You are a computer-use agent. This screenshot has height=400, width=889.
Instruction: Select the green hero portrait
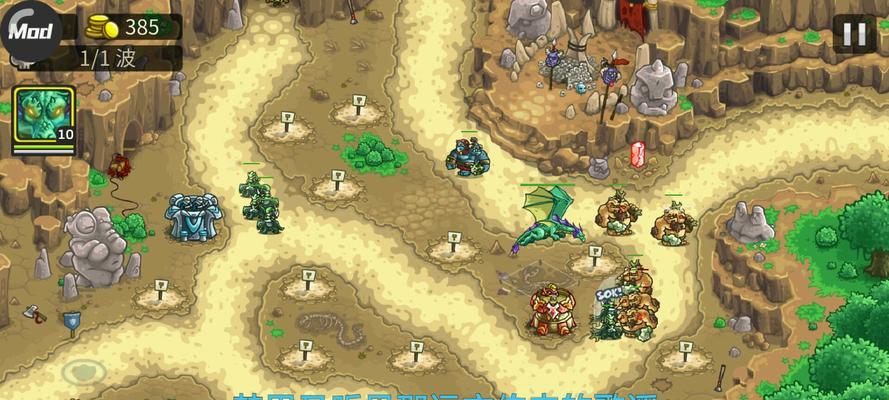click(x=43, y=116)
